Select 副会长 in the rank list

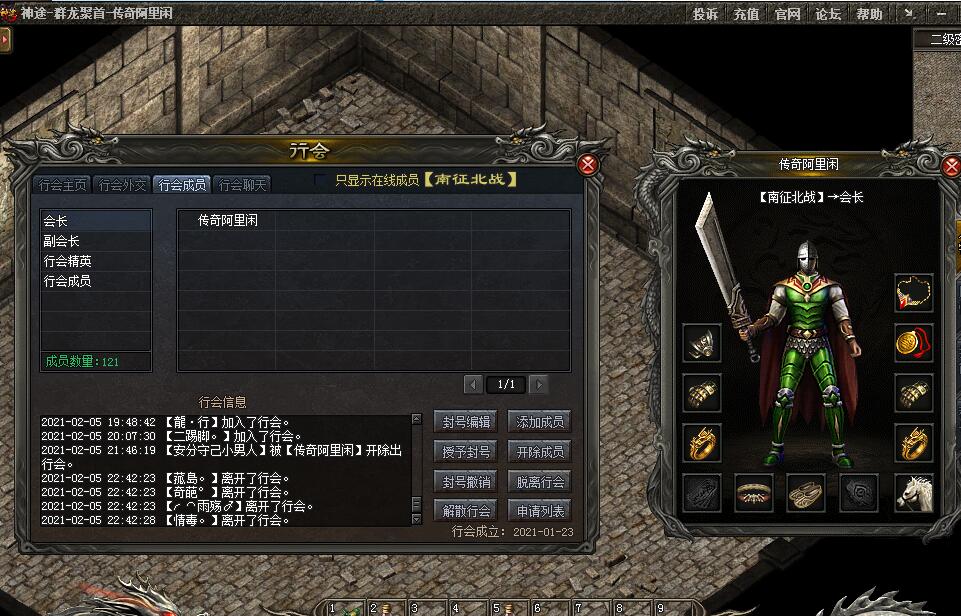tap(62, 241)
